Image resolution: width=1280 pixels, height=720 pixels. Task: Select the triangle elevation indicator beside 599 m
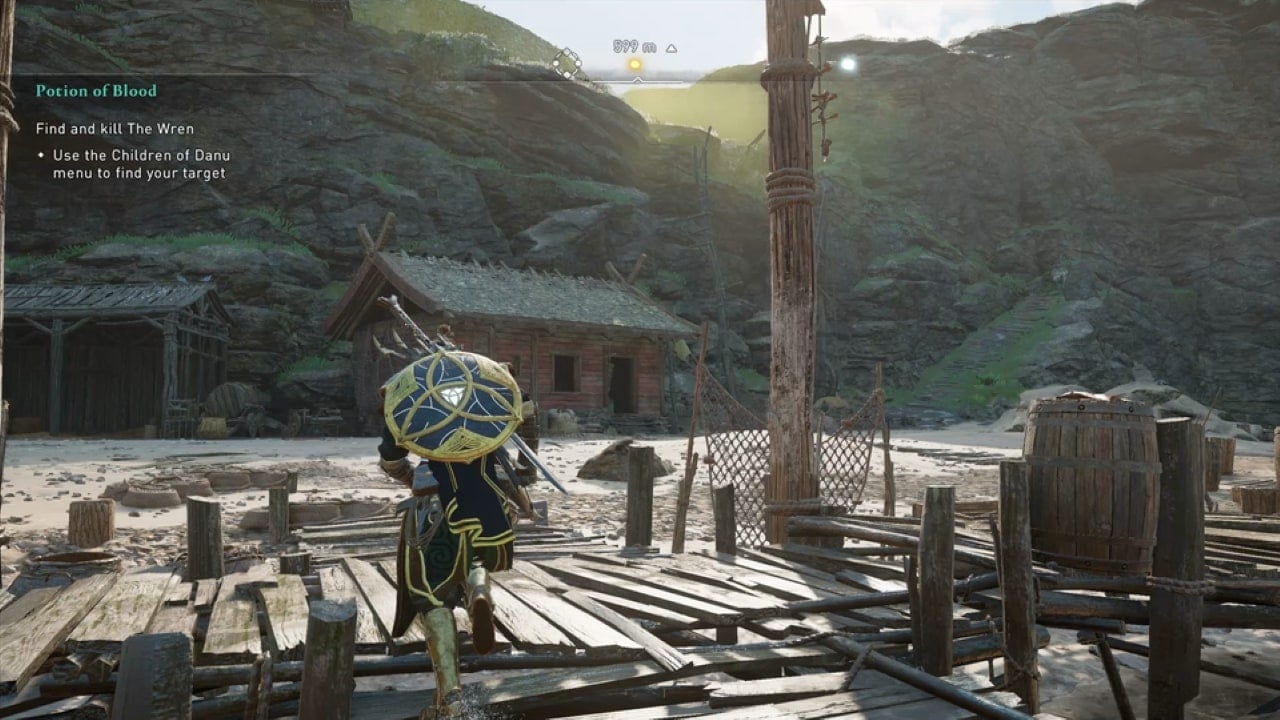point(672,48)
